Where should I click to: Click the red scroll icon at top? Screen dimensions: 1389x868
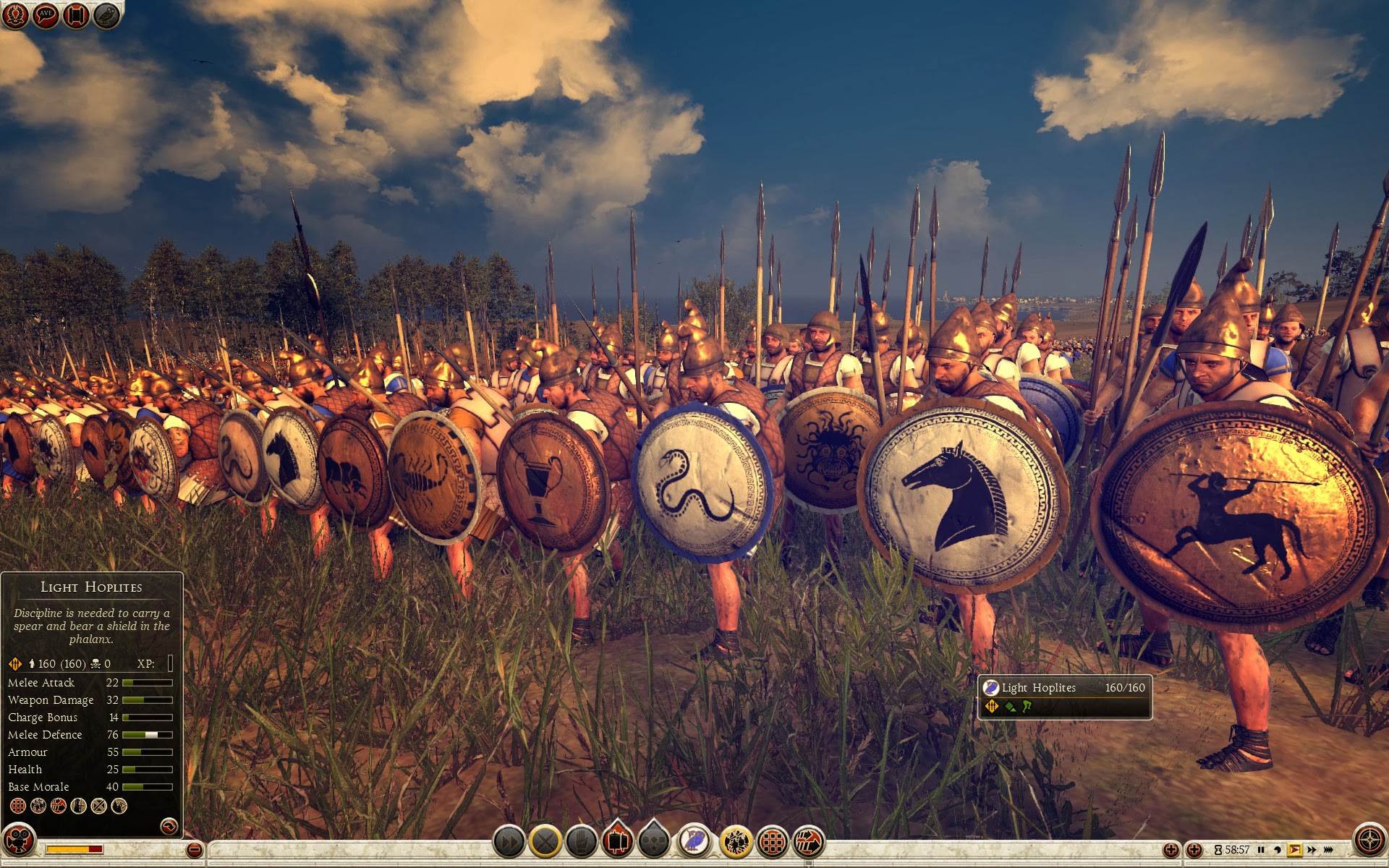(x=76, y=15)
